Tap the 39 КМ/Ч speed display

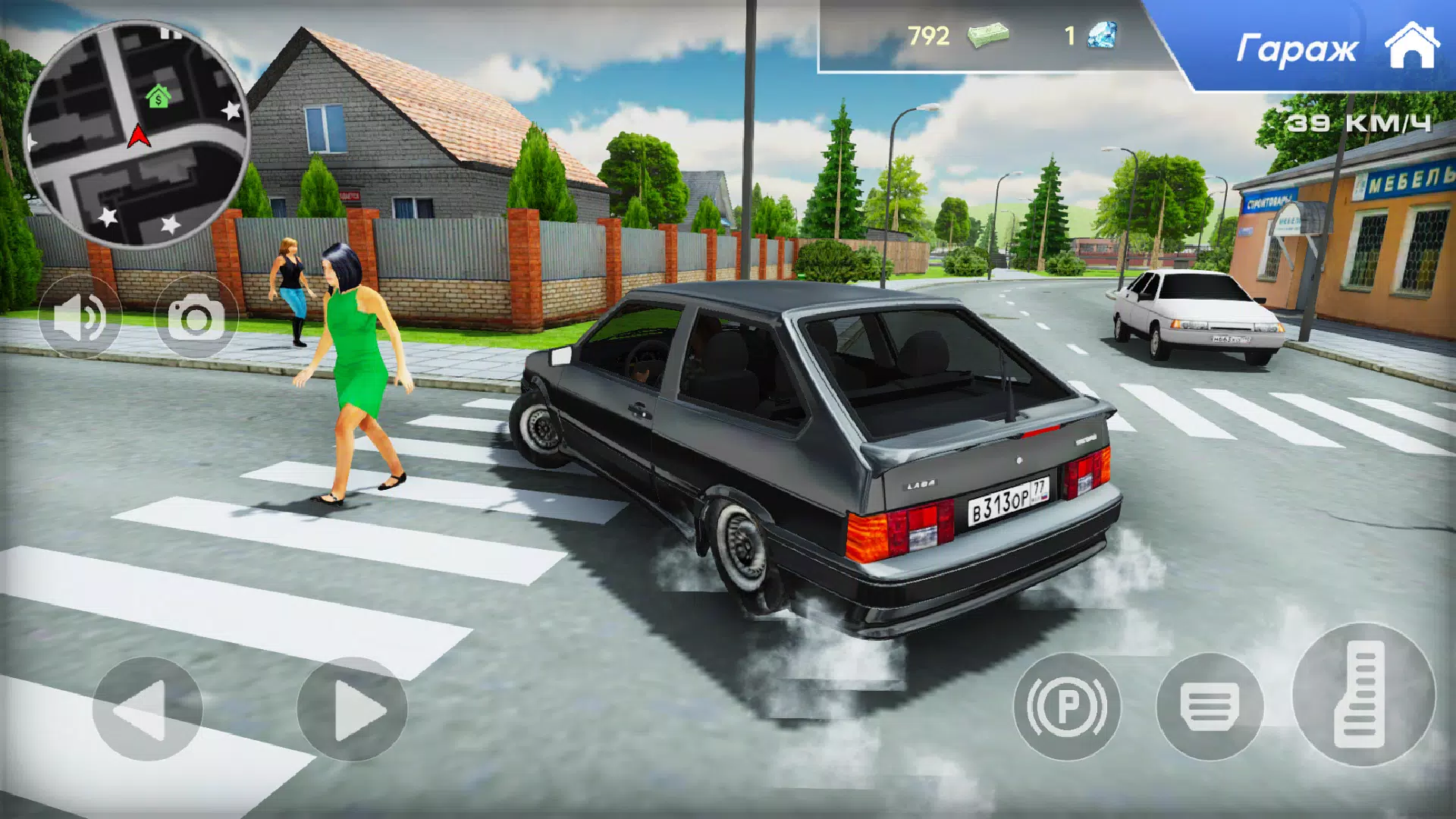1357,121
